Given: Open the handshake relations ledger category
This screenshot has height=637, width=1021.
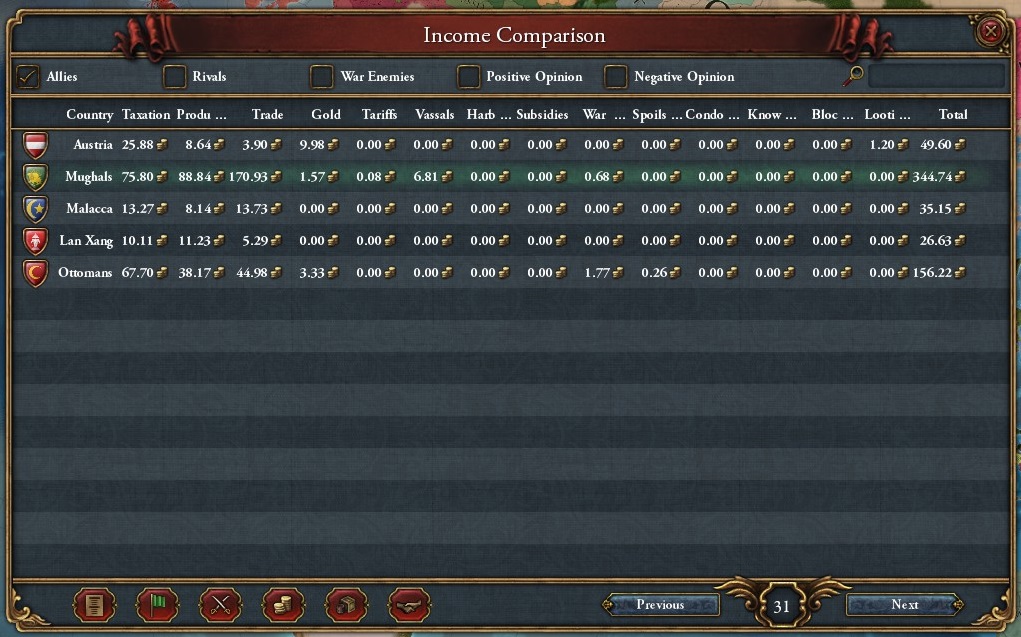Looking at the screenshot, I should [x=409, y=605].
